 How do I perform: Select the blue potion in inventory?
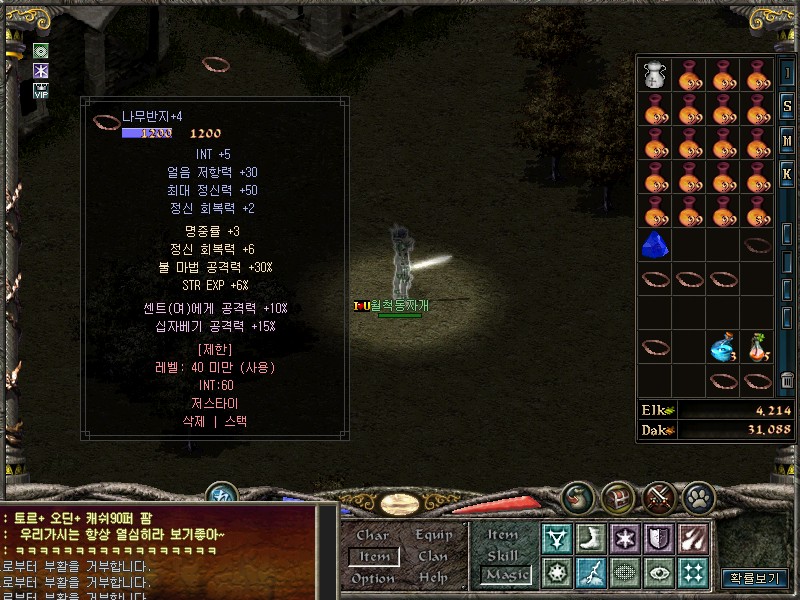[x=722, y=348]
